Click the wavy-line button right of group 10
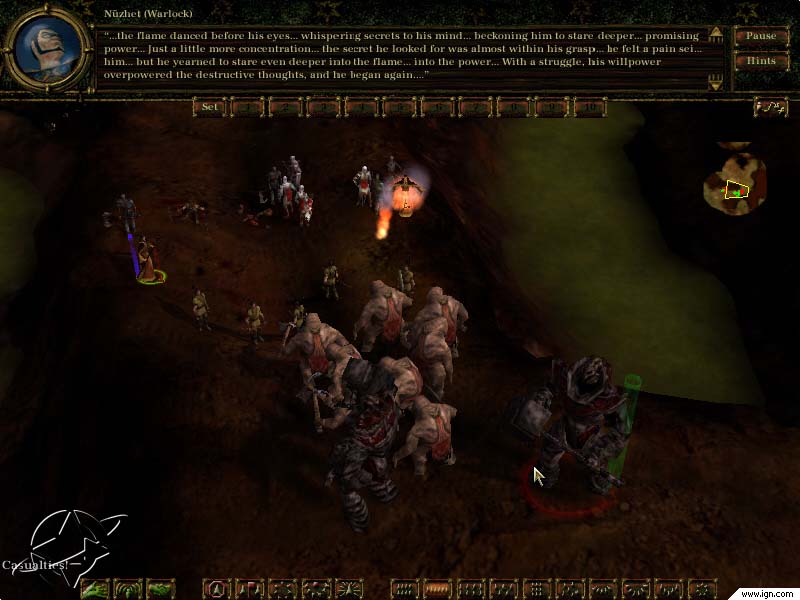Screen dimensions: 800x600 click(770, 107)
